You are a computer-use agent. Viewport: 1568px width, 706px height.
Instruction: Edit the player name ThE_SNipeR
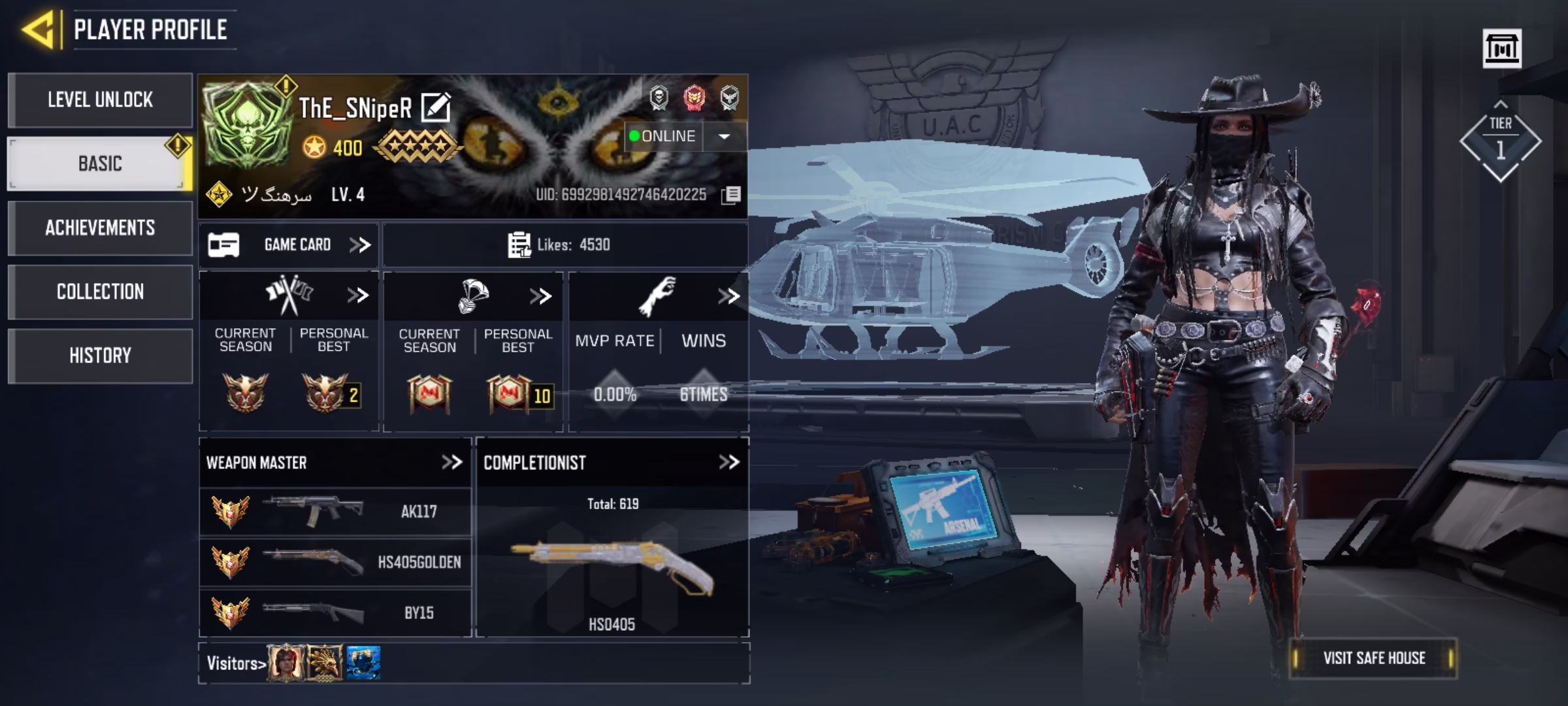(x=436, y=108)
